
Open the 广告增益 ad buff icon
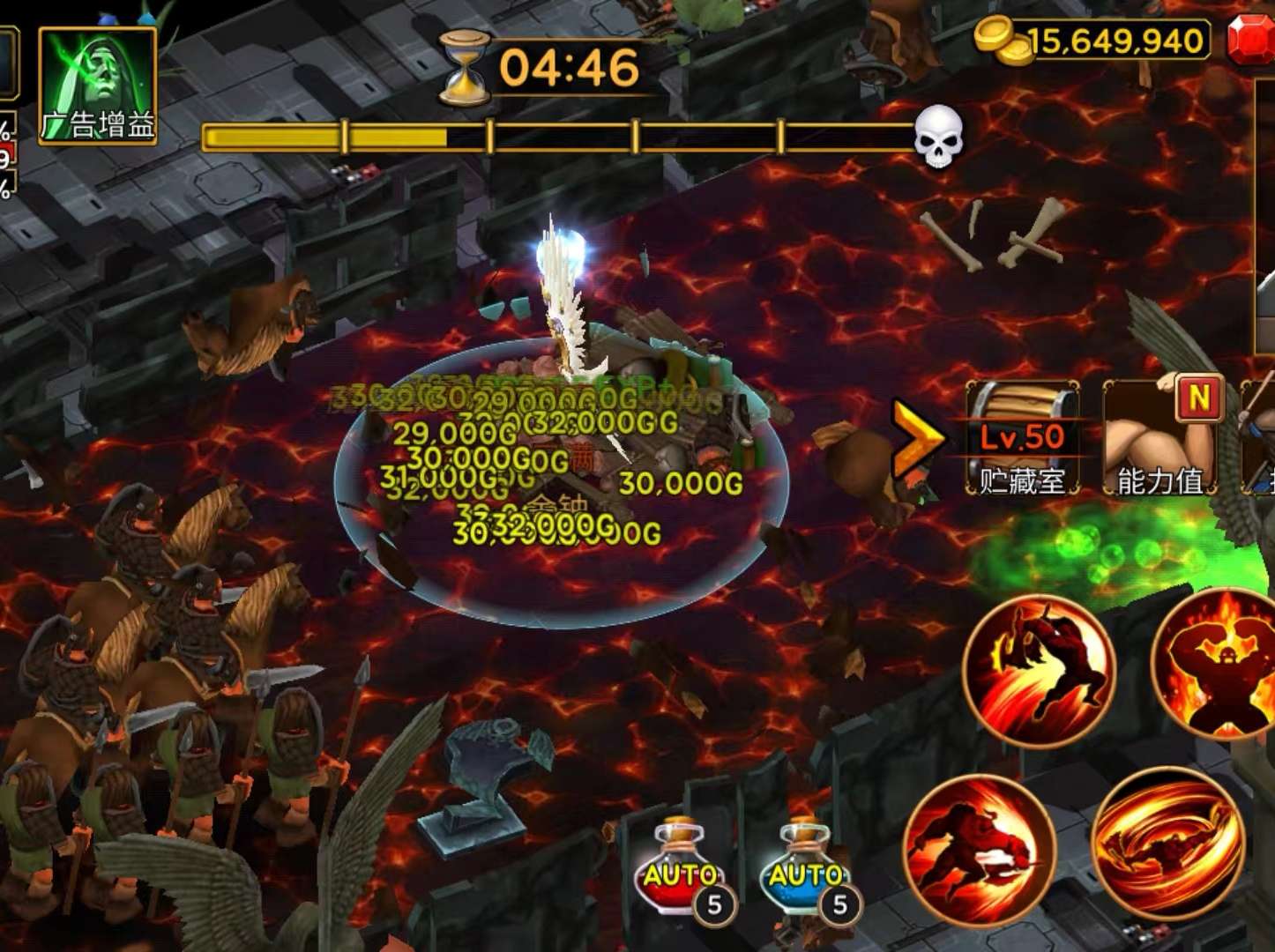pos(98,86)
